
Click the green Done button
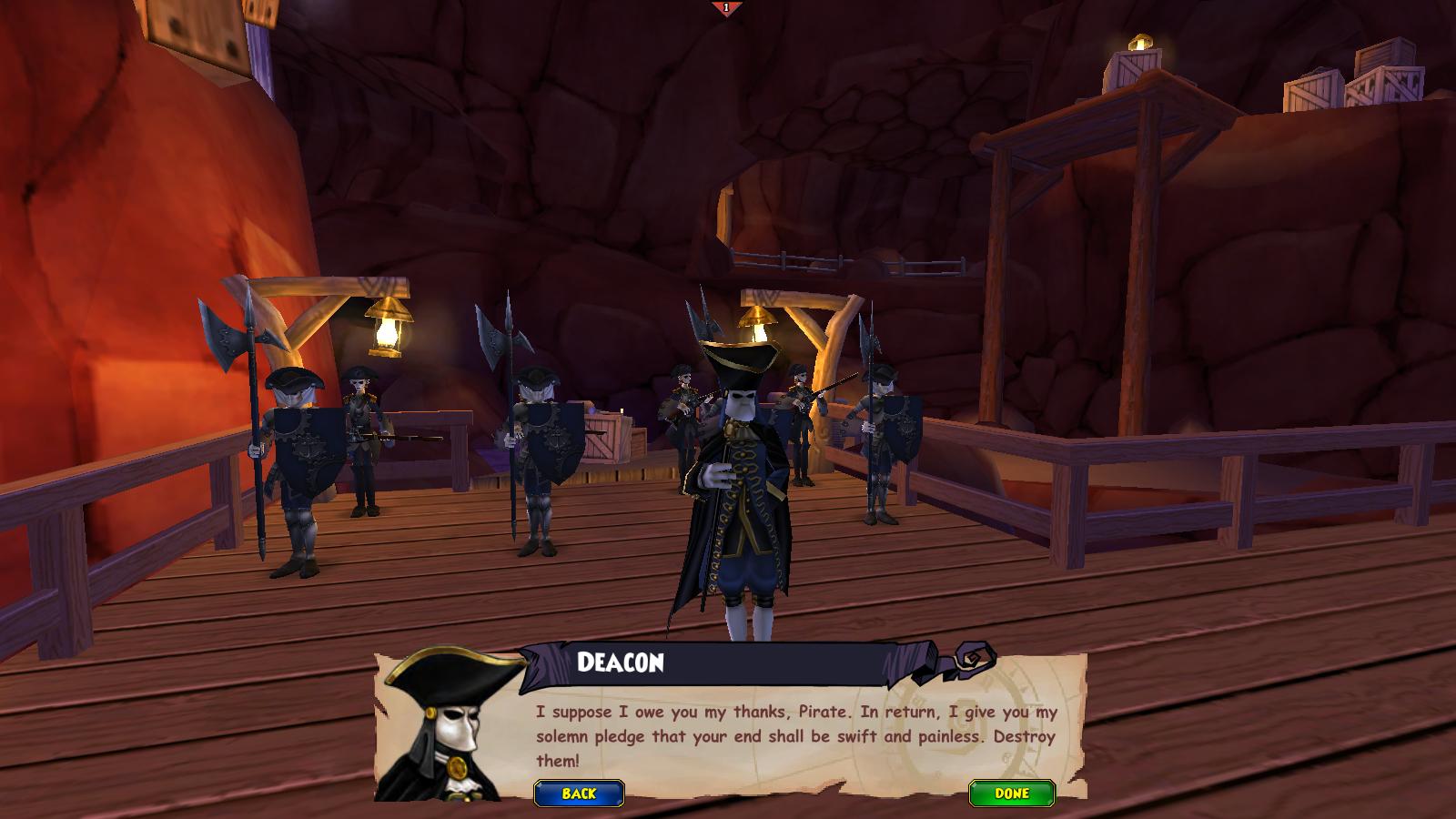coord(1011,794)
